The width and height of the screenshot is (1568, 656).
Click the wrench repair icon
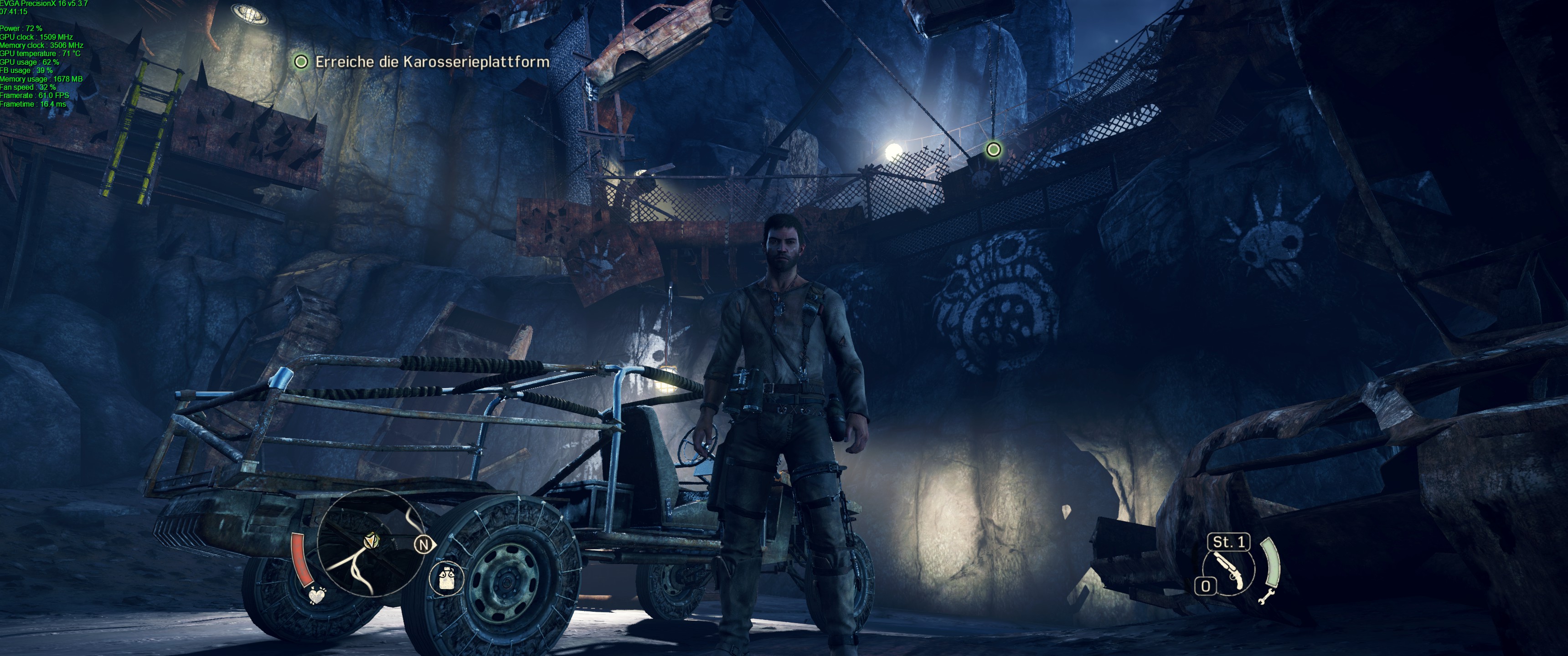pyautogui.click(x=1266, y=596)
